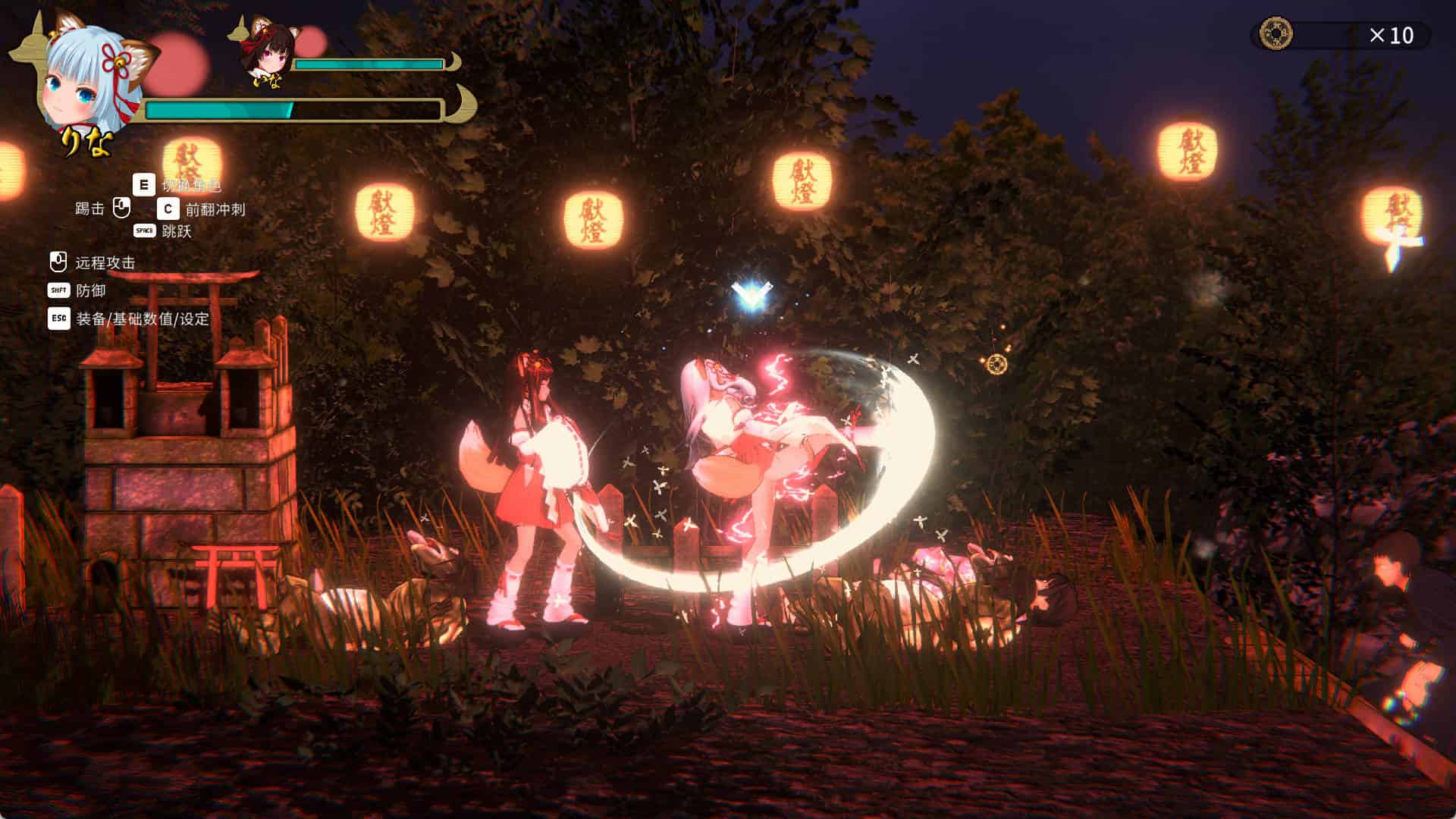Select the dark-haired Ina partner portrait
Image resolution: width=1456 pixels, height=819 pixels.
click(x=267, y=52)
